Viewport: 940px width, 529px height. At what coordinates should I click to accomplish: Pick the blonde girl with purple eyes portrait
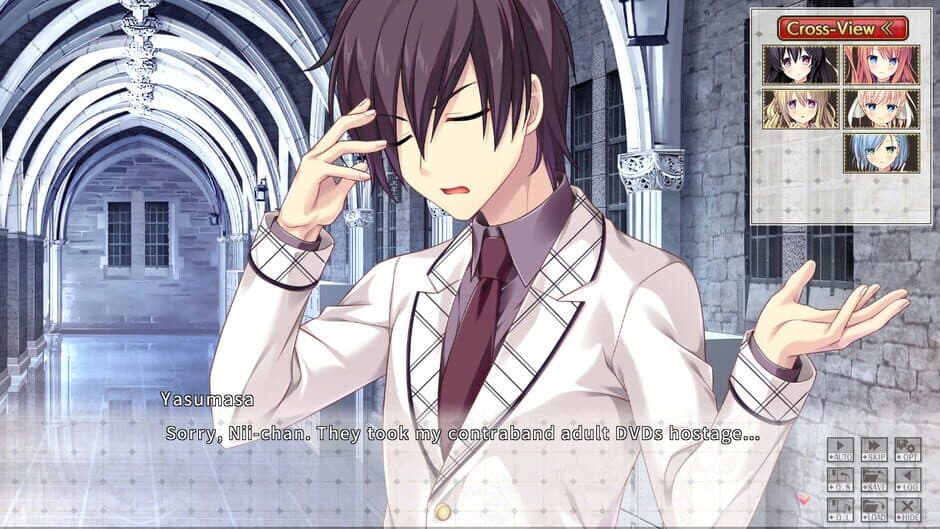[x=800, y=109]
